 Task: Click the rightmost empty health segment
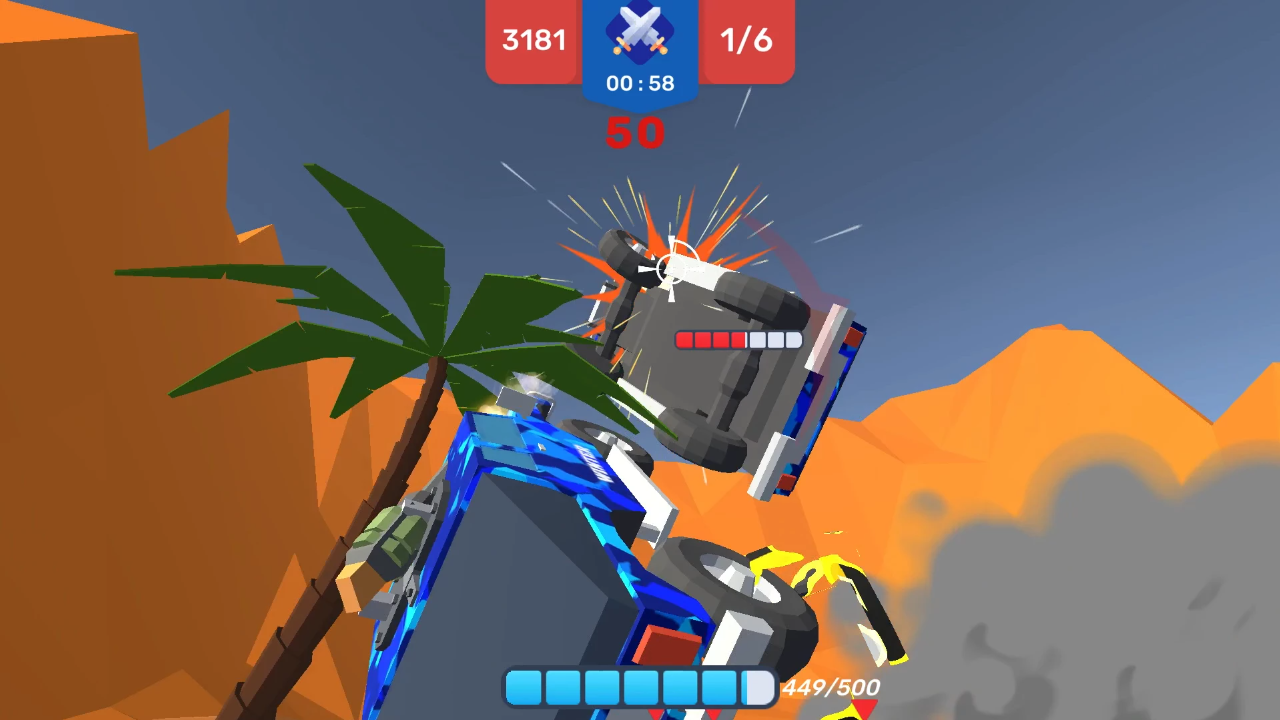point(791,339)
